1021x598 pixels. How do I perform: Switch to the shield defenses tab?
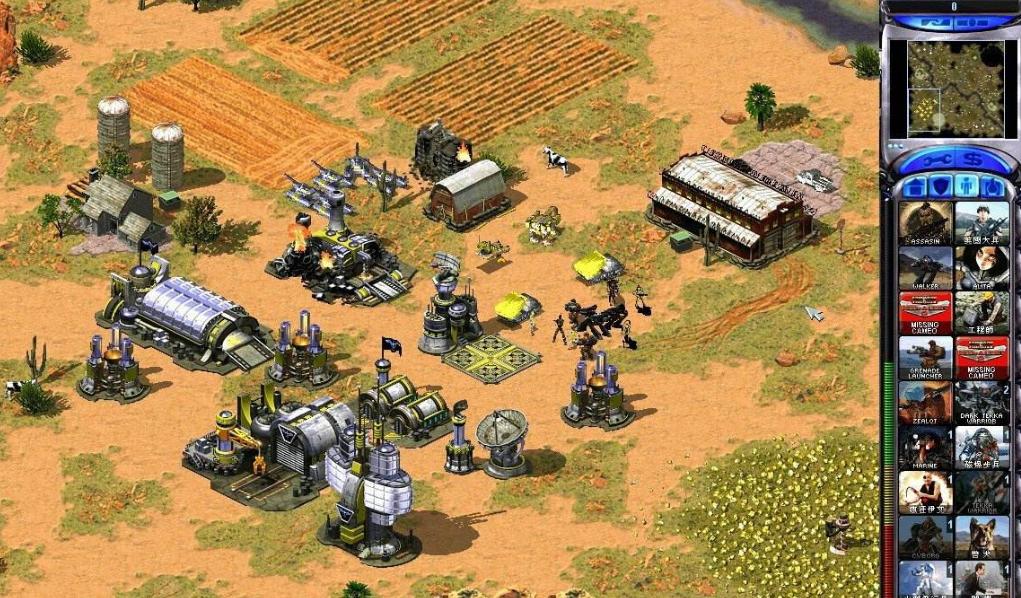(939, 187)
